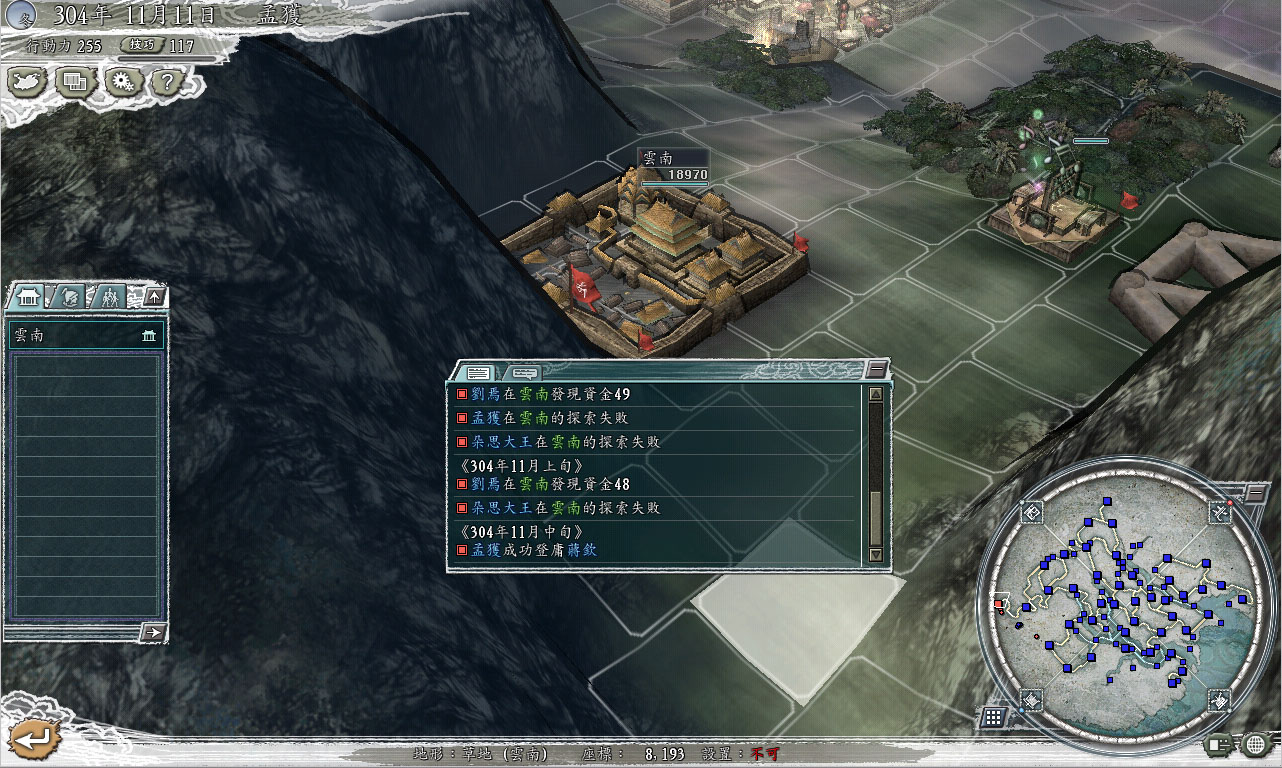This screenshot has width=1282, height=768.
Task: Click the 技巧 technique points button
Action: click(140, 45)
